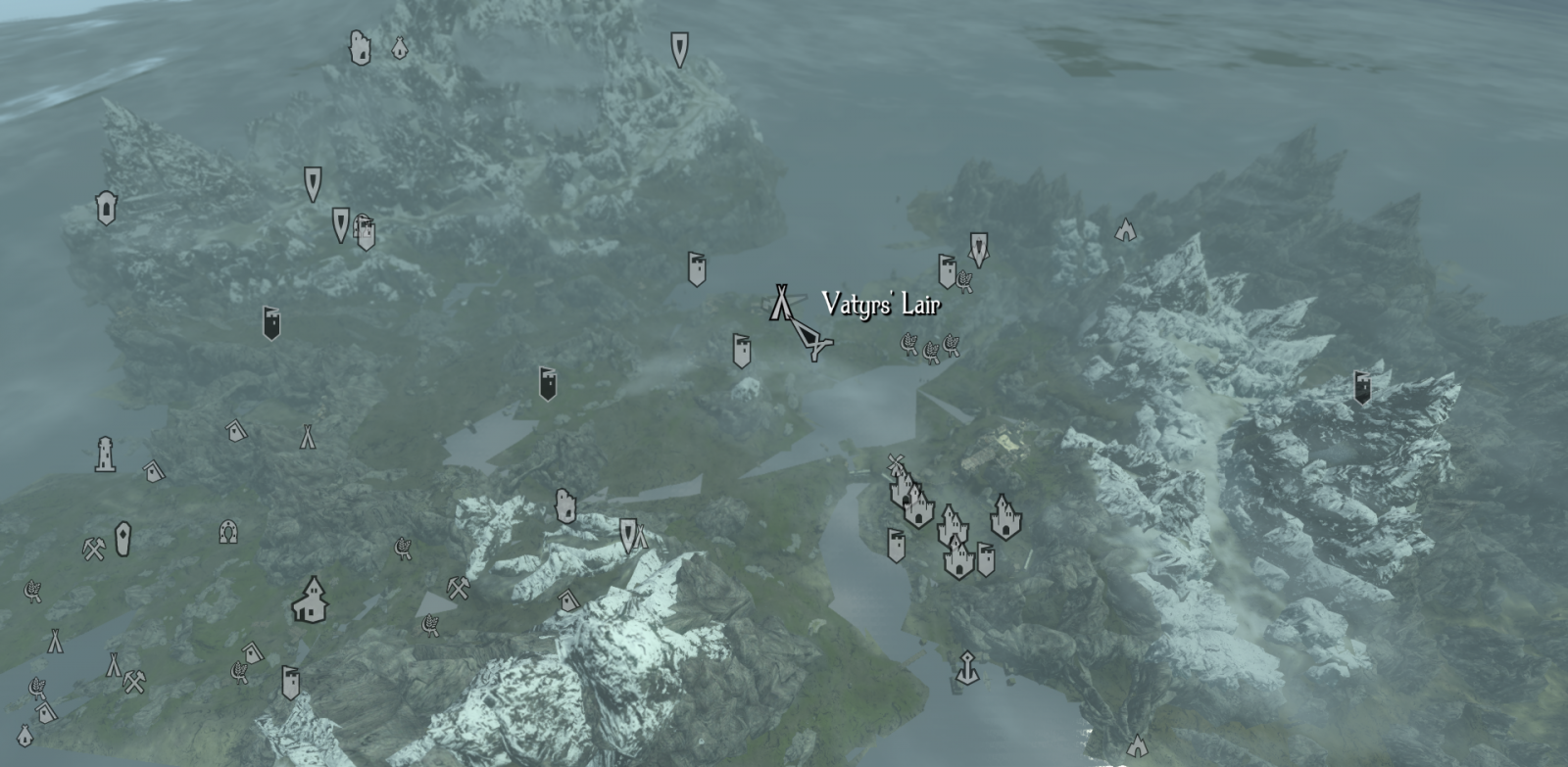Screen dimensions: 1568x767
Task: Select the coffin-shaped map marker
Action: pos(122,538)
